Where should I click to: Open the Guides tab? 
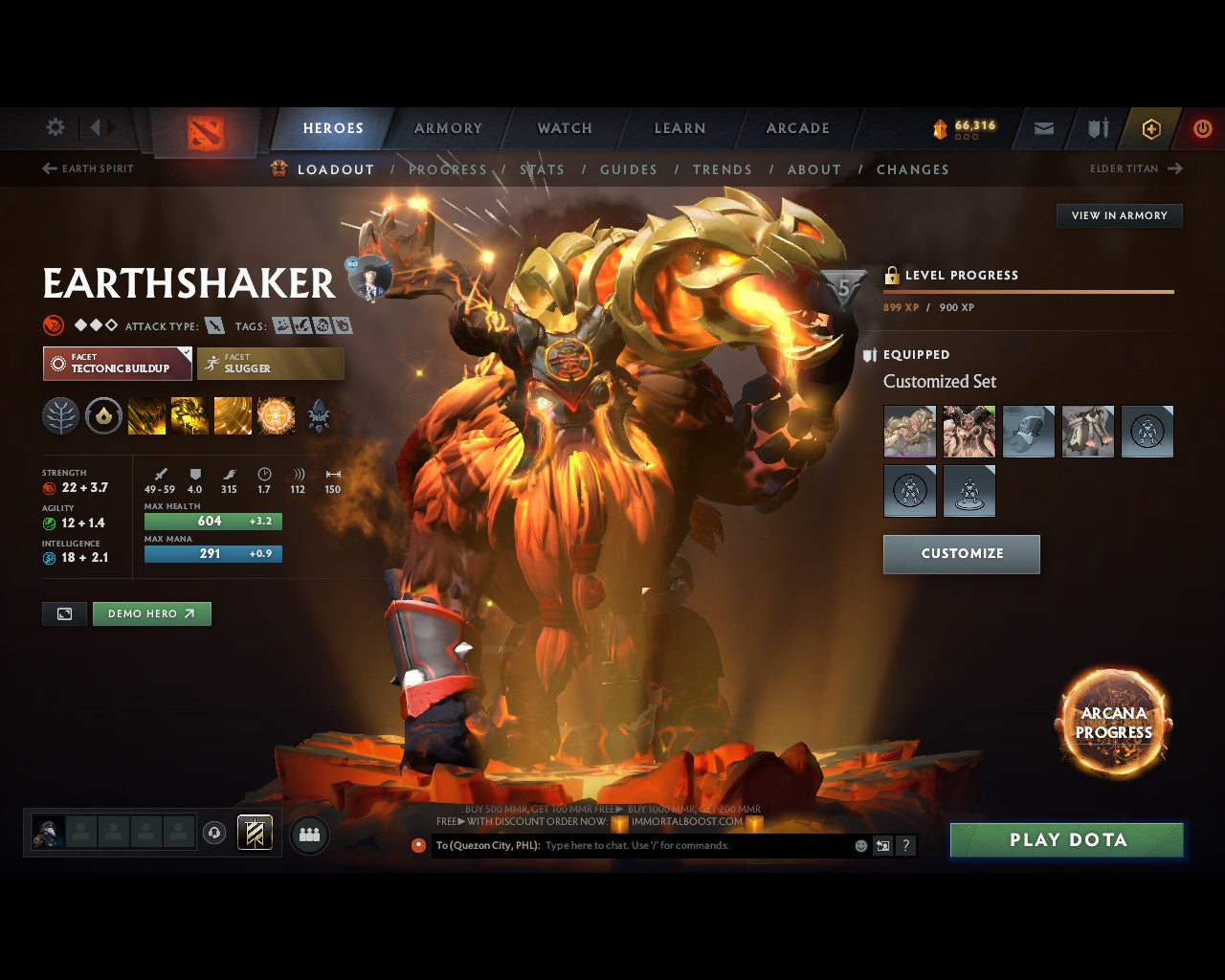[629, 169]
